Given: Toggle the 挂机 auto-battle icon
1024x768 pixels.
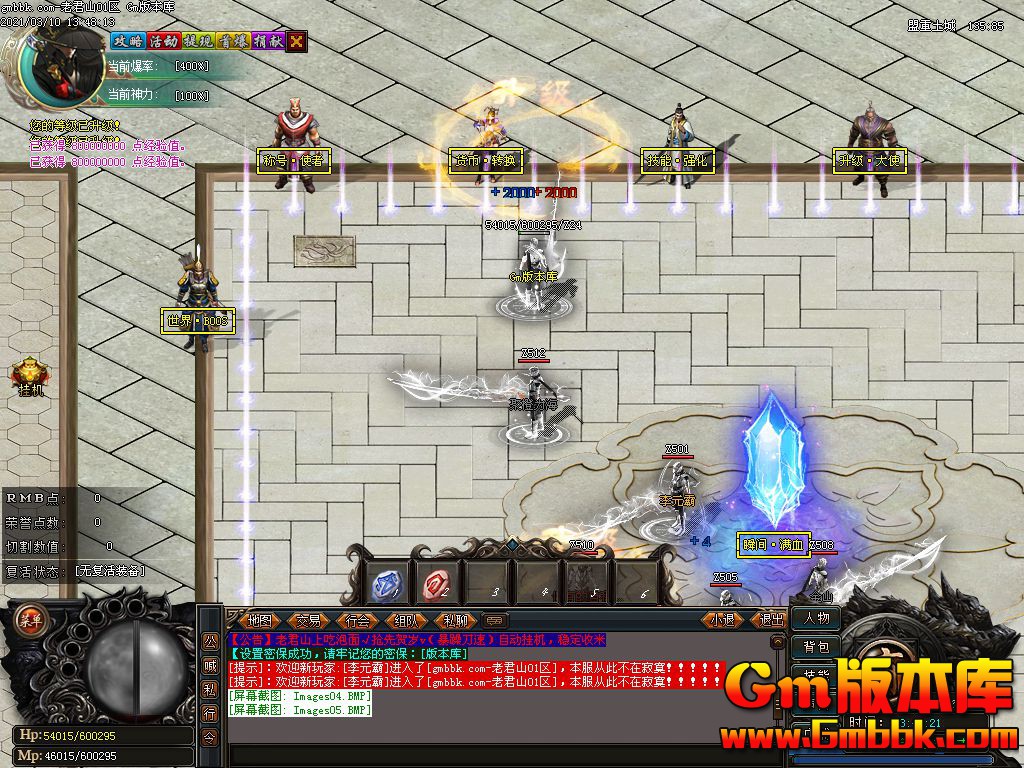Looking at the screenshot, I should coord(30,377).
